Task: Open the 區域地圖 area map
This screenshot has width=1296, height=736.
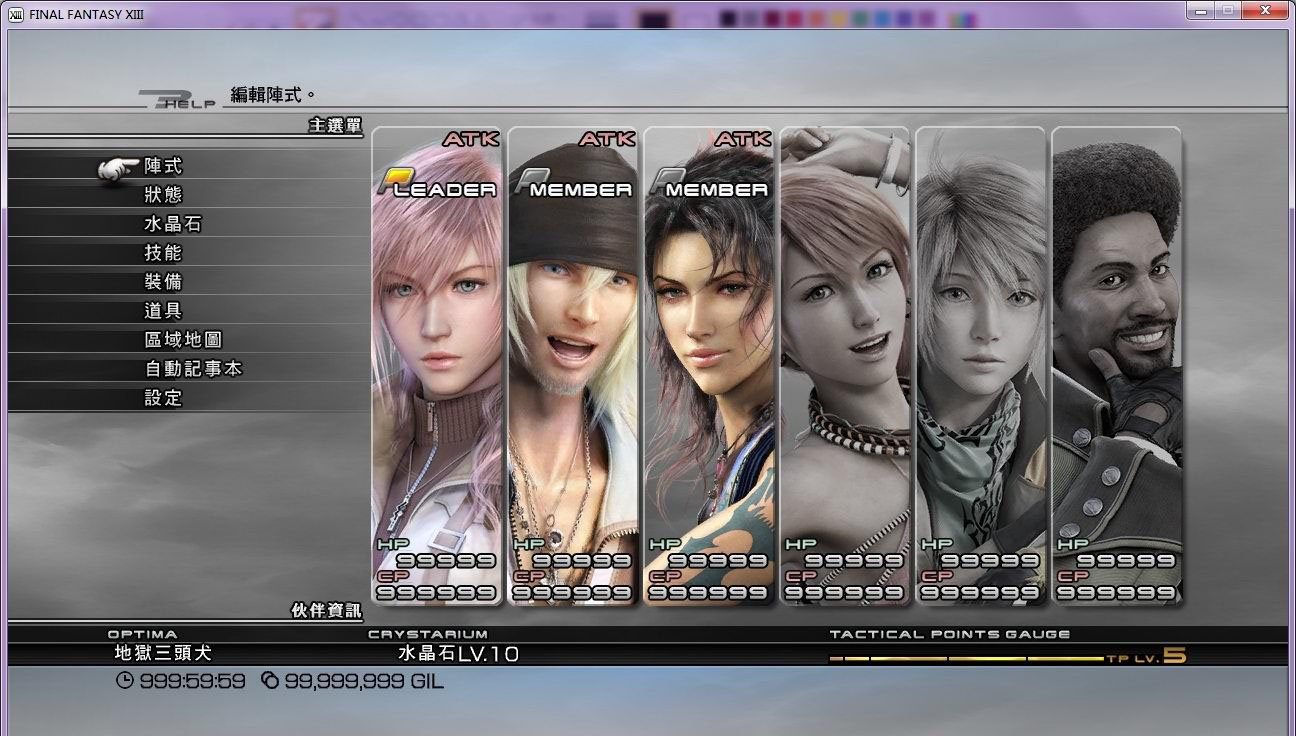Action: click(183, 340)
